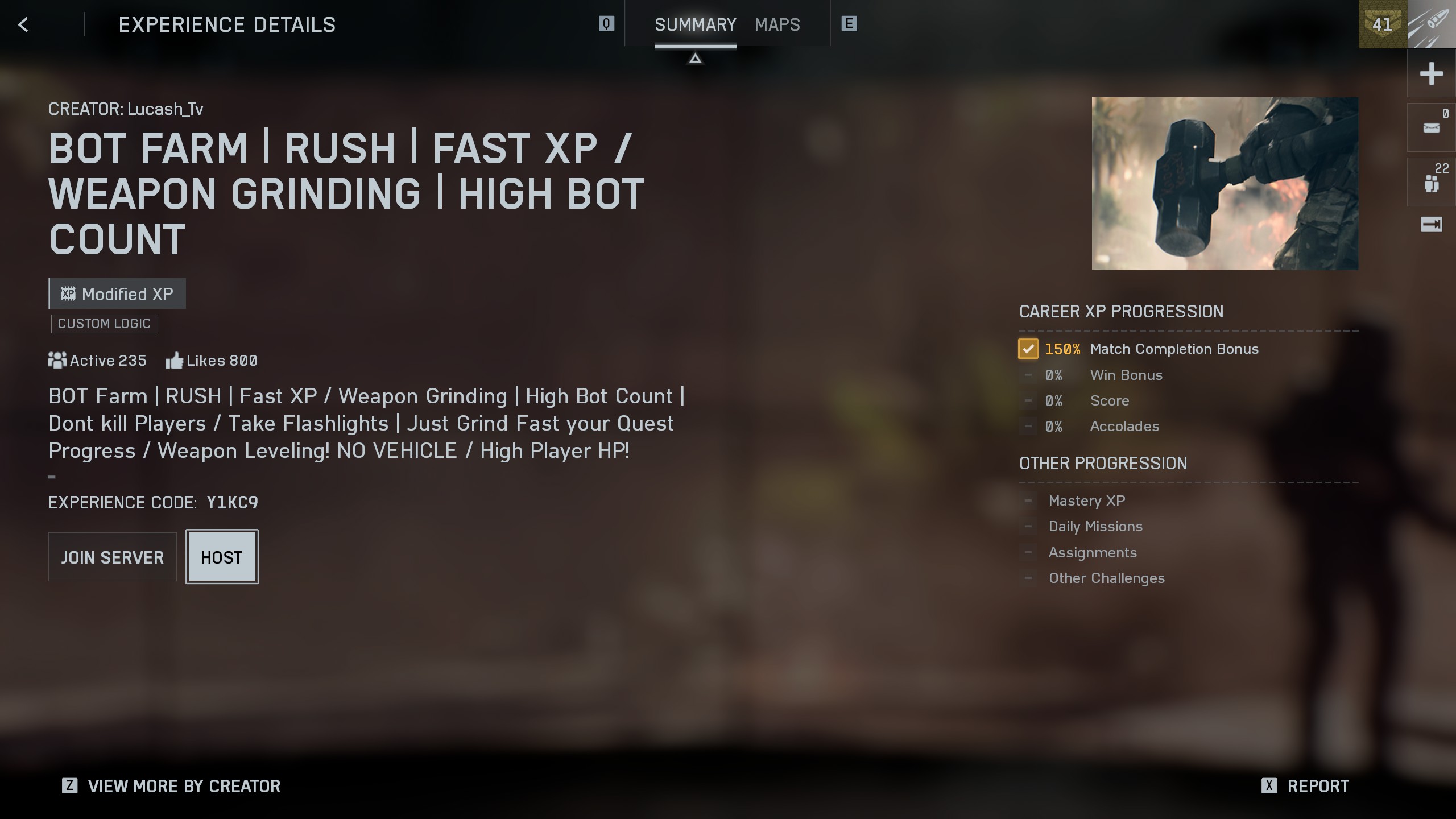Viewport: 1456px width, 819px height.
Task: Open the mailbox with the envelope icon
Action: pyautogui.click(x=1431, y=127)
